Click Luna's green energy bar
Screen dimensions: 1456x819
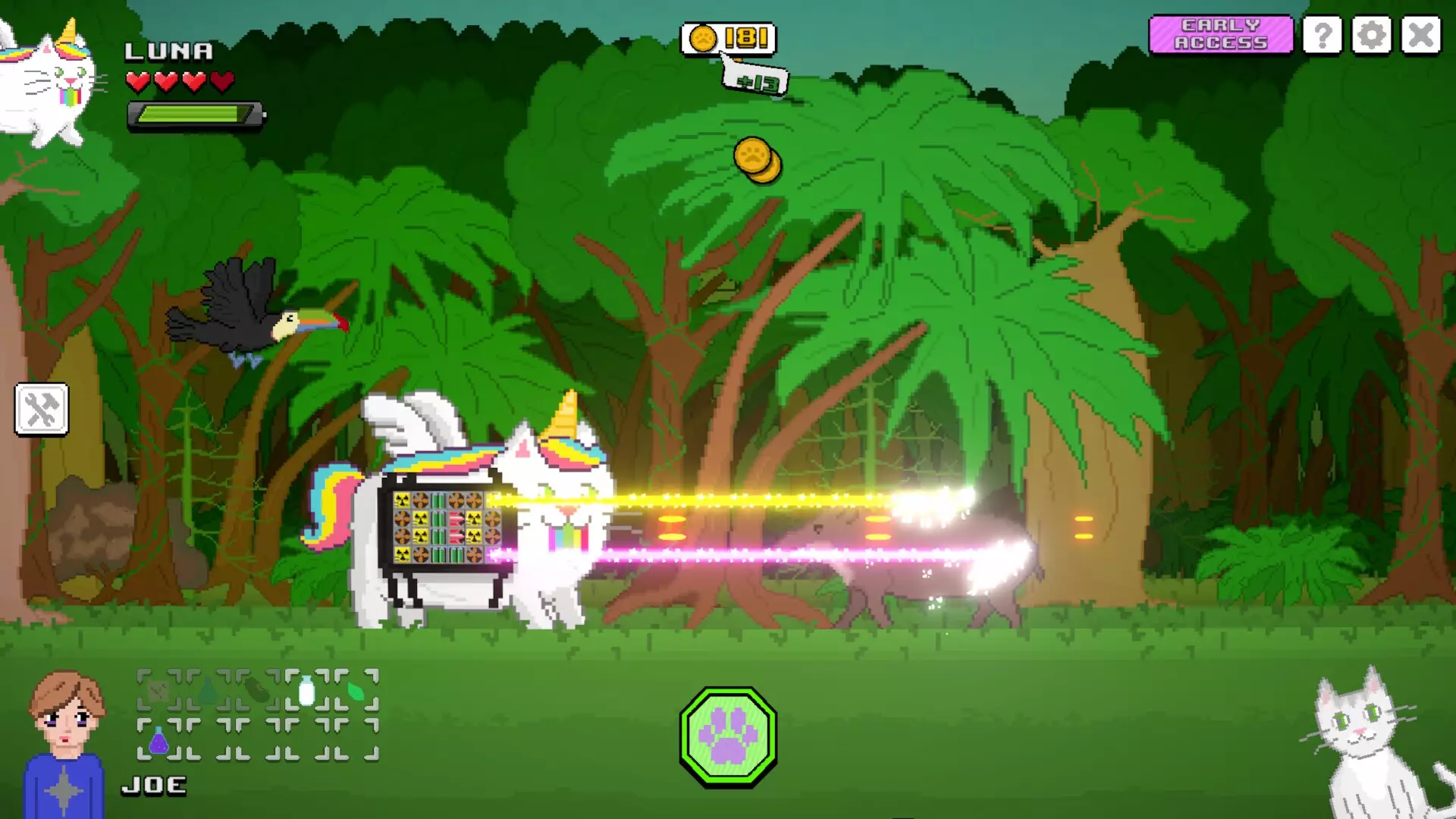[193, 114]
